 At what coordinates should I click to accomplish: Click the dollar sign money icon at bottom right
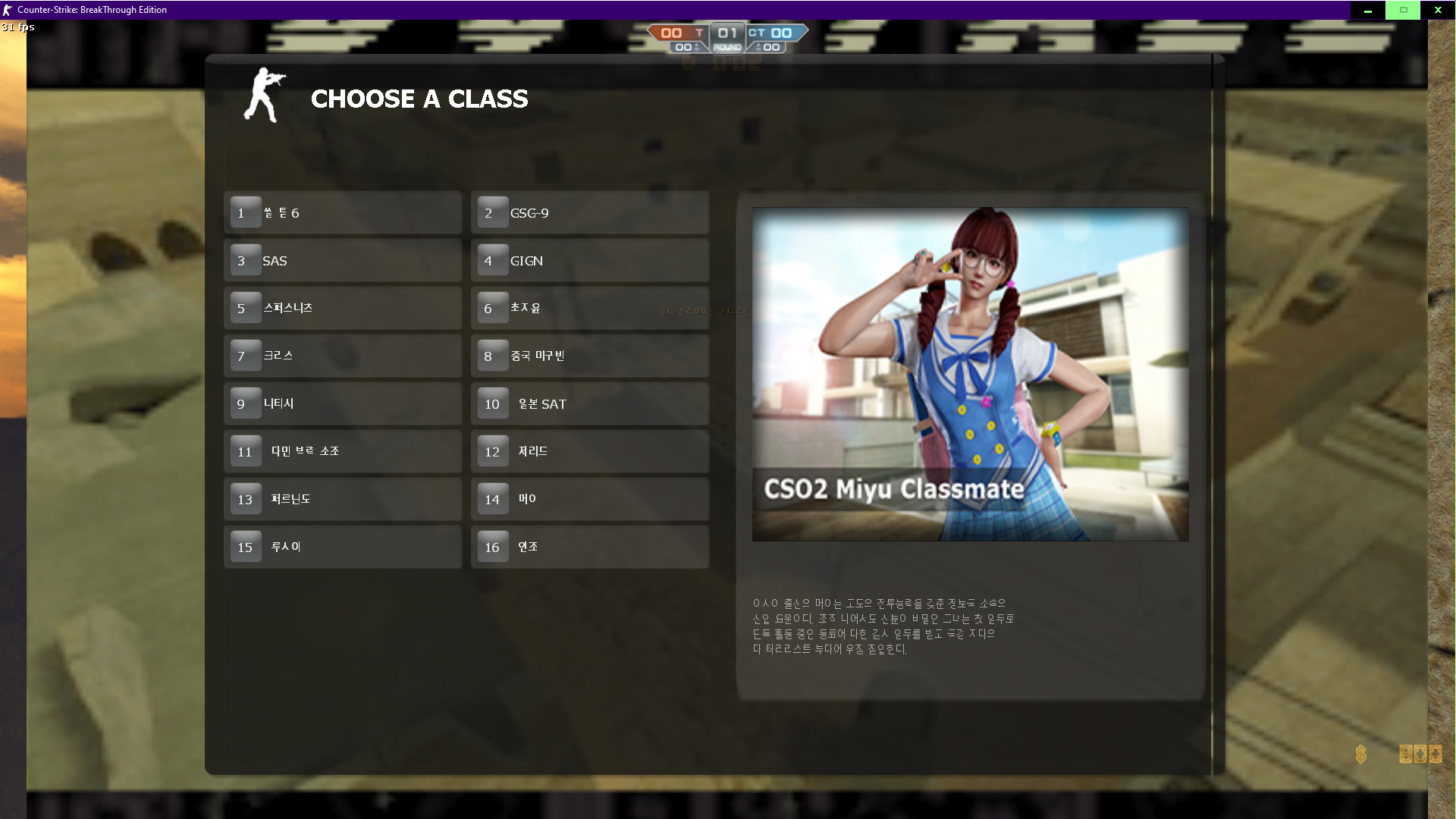(x=1360, y=755)
